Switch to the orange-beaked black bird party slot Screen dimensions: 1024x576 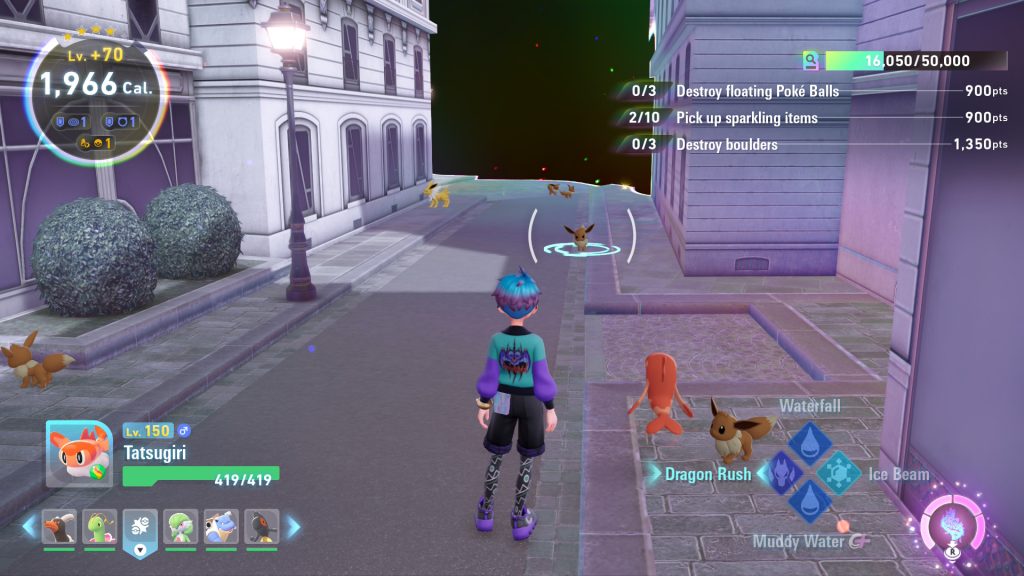point(59,527)
